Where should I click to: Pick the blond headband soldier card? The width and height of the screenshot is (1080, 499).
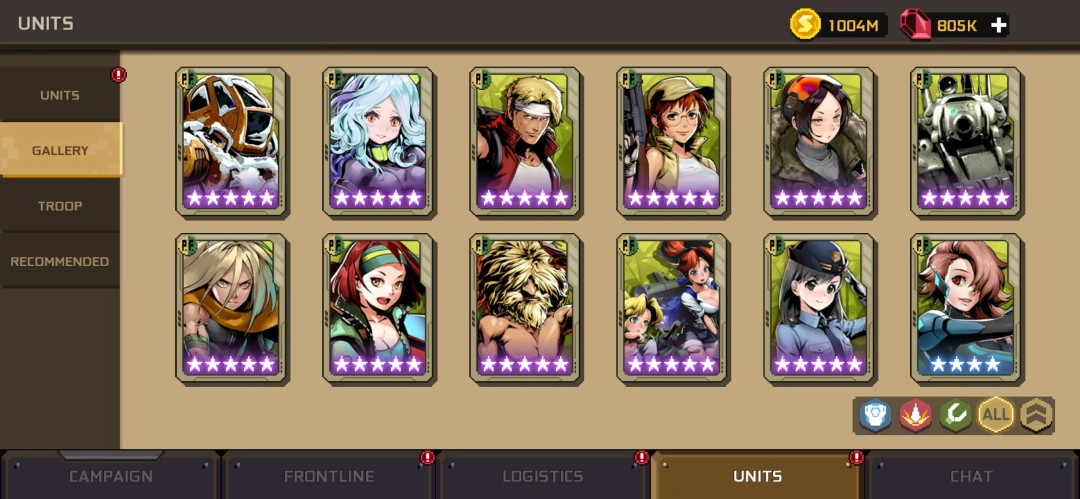525,141
